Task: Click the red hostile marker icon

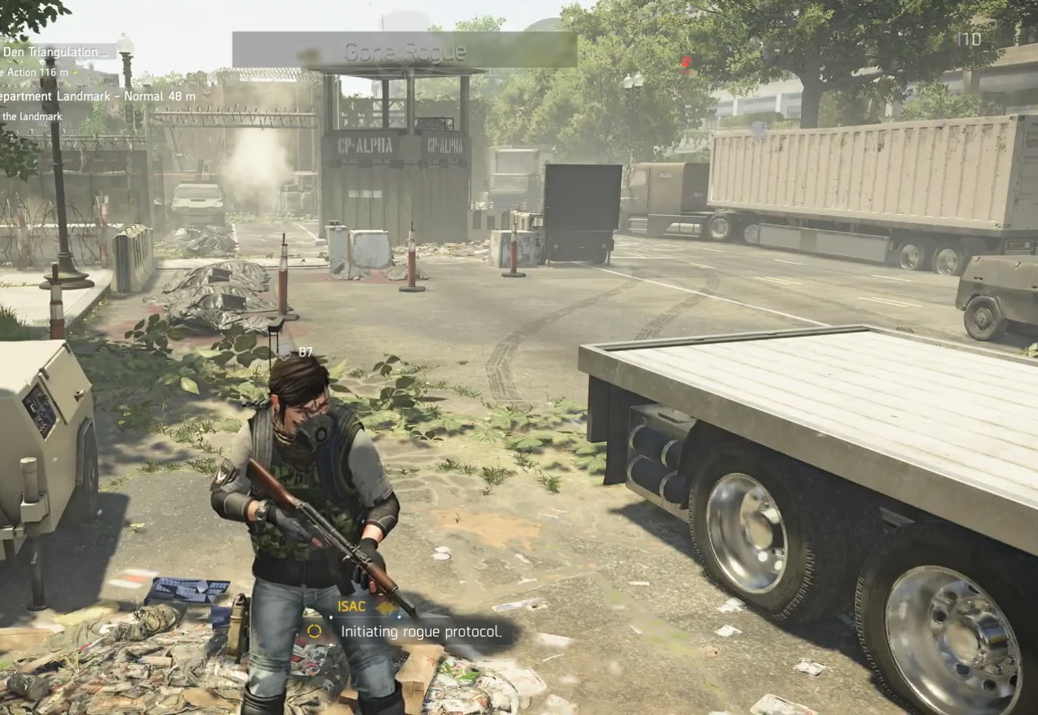Action: pyautogui.click(x=686, y=65)
